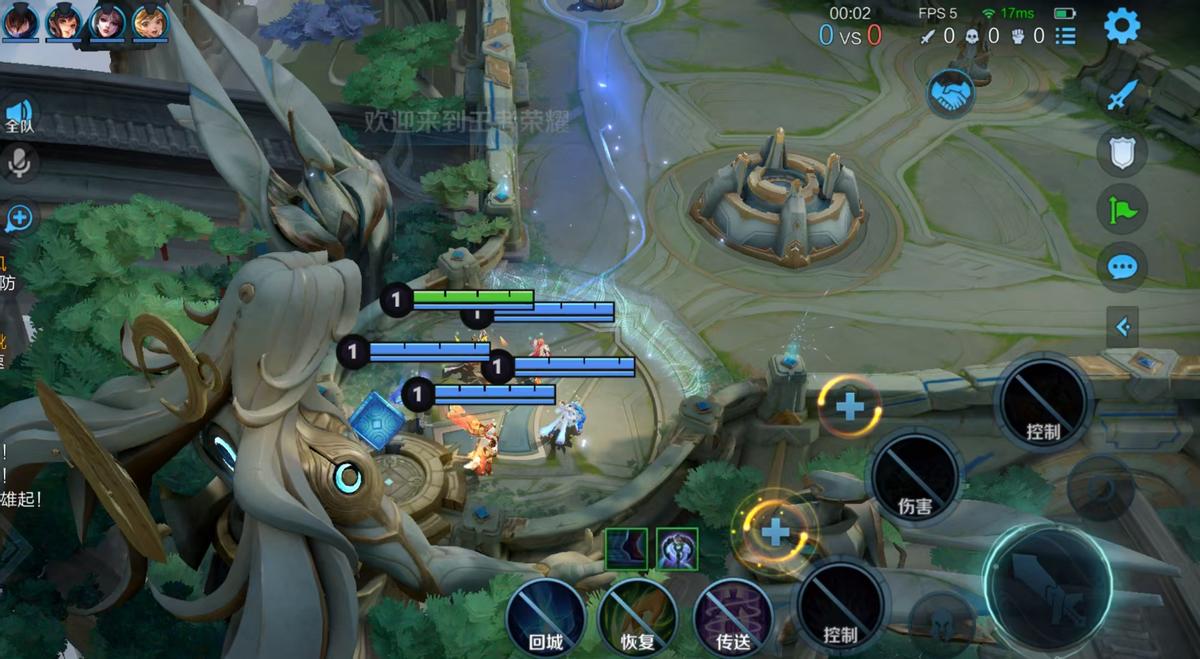Open the scoreboard list icon

(x=1066, y=36)
